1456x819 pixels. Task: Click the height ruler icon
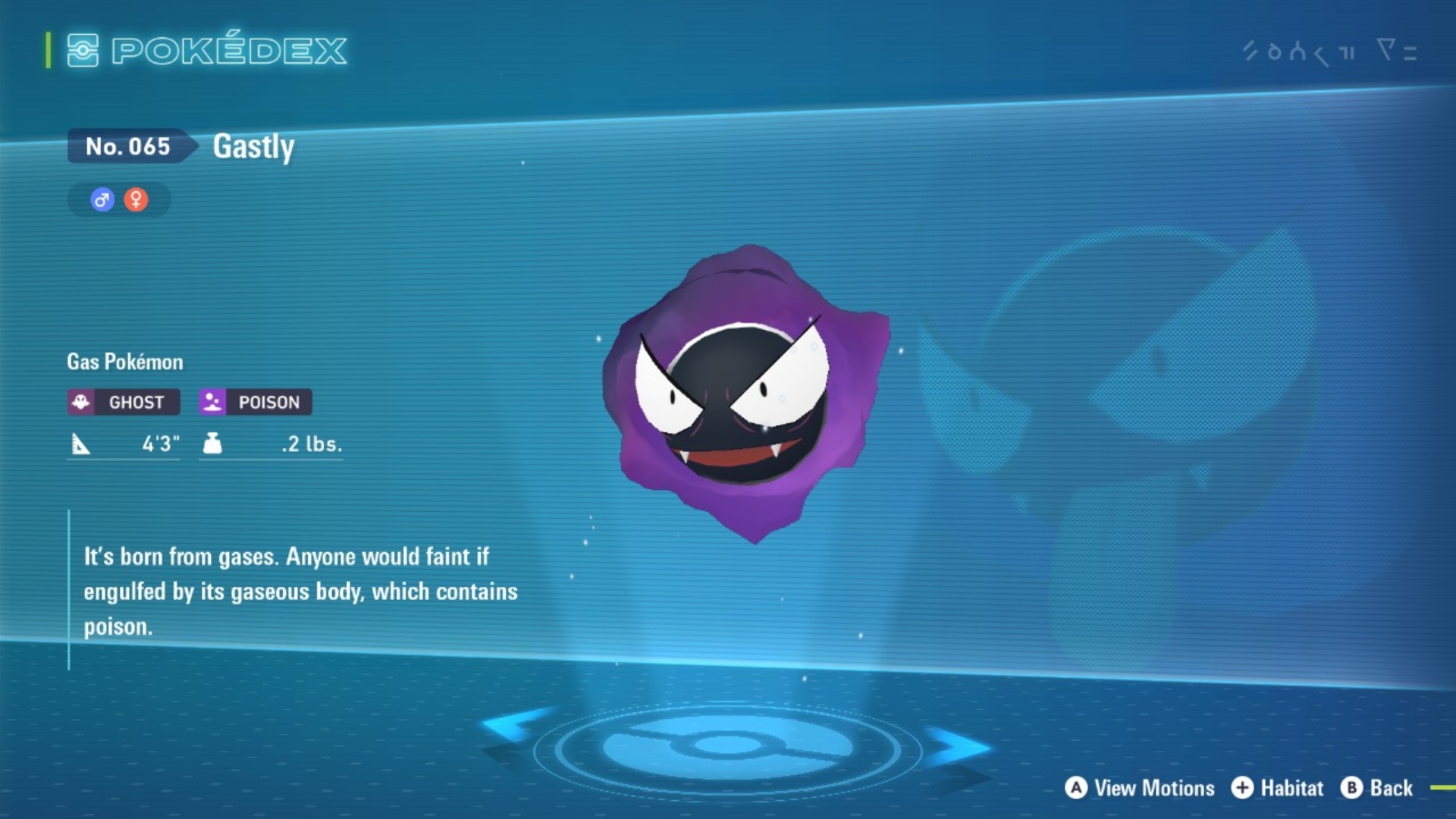pyautogui.click(x=81, y=444)
